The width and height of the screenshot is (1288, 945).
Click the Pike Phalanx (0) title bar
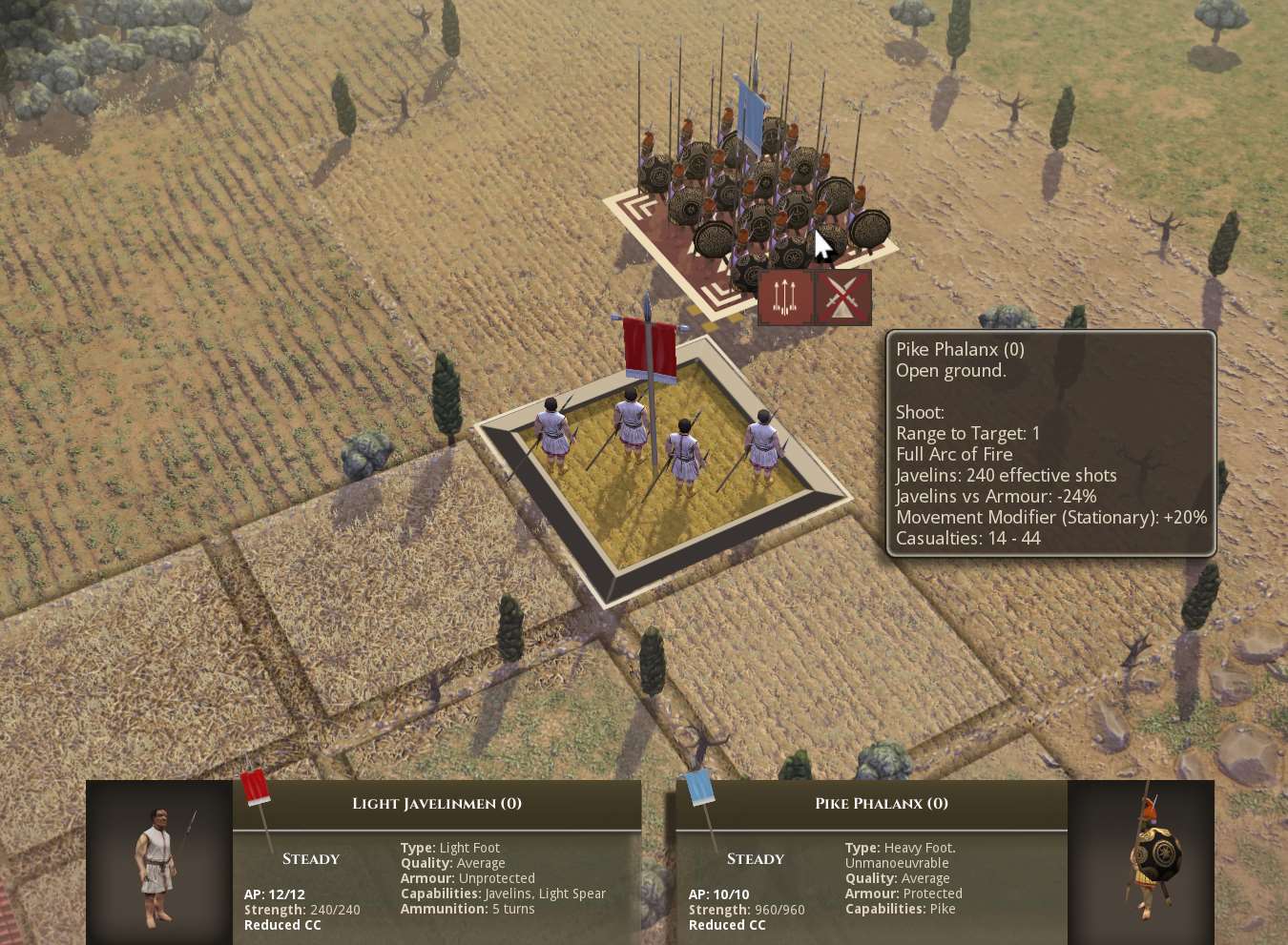coord(881,804)
